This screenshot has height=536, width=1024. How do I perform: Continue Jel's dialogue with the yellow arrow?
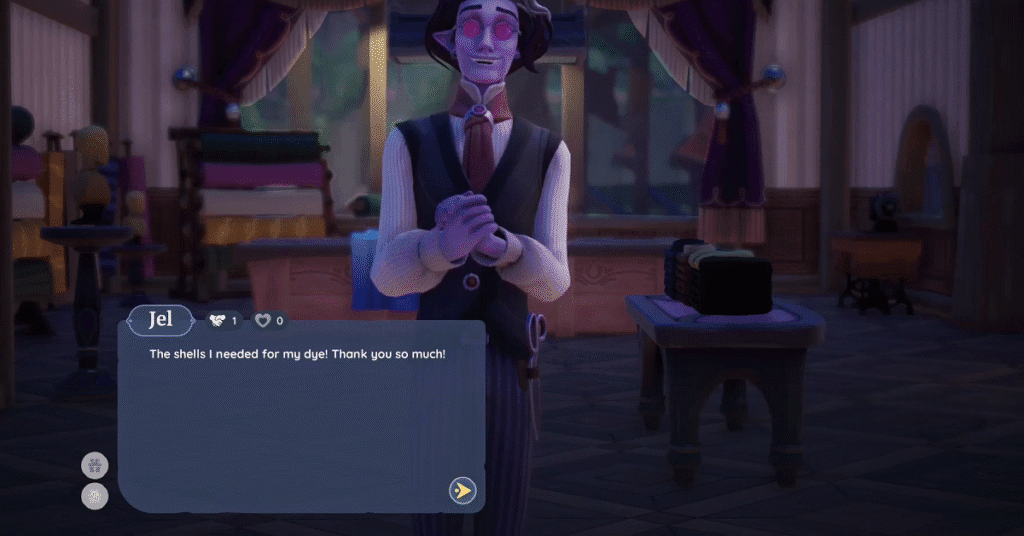(462, 491)
